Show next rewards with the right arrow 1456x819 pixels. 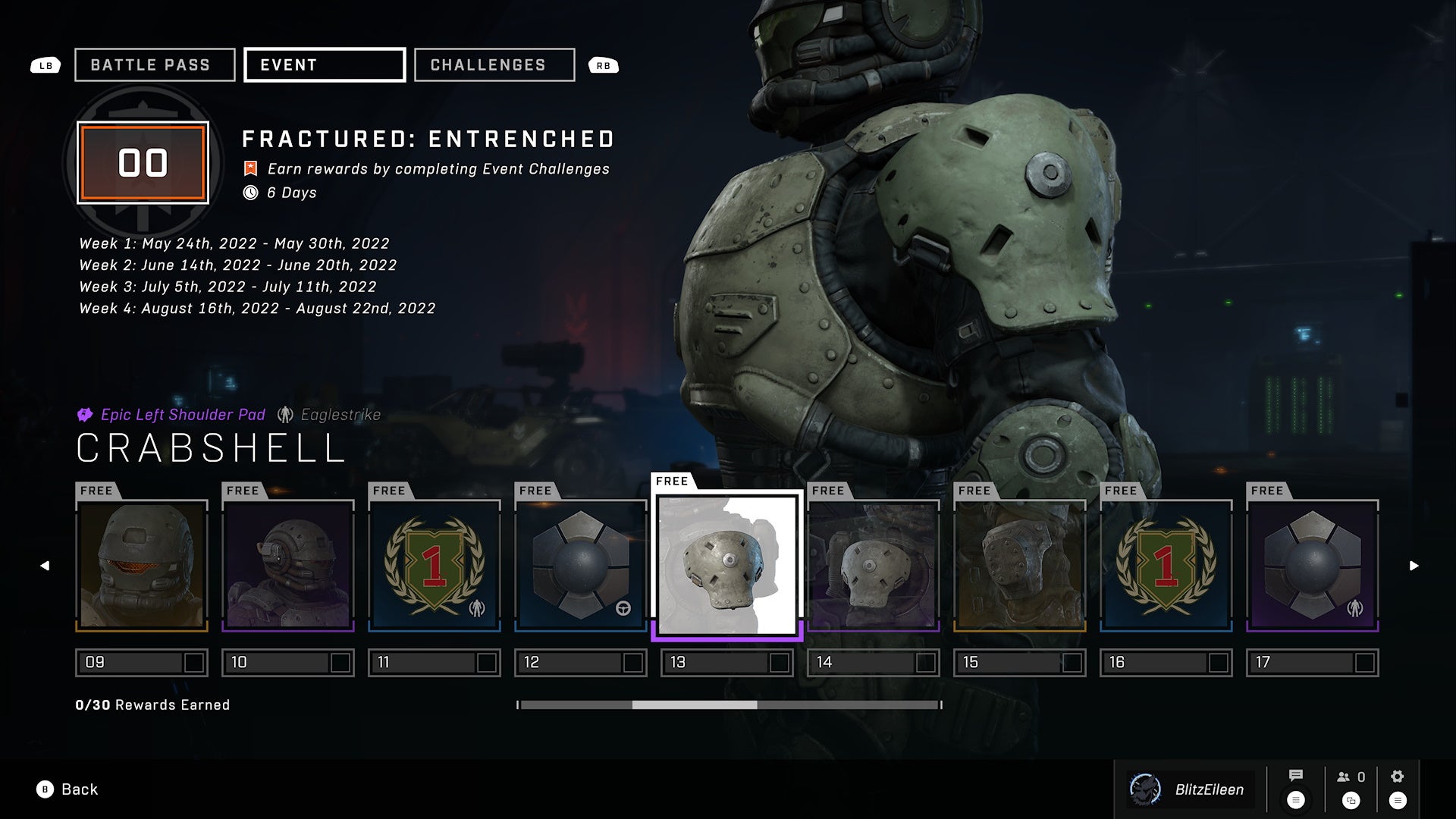point(1414,566)
